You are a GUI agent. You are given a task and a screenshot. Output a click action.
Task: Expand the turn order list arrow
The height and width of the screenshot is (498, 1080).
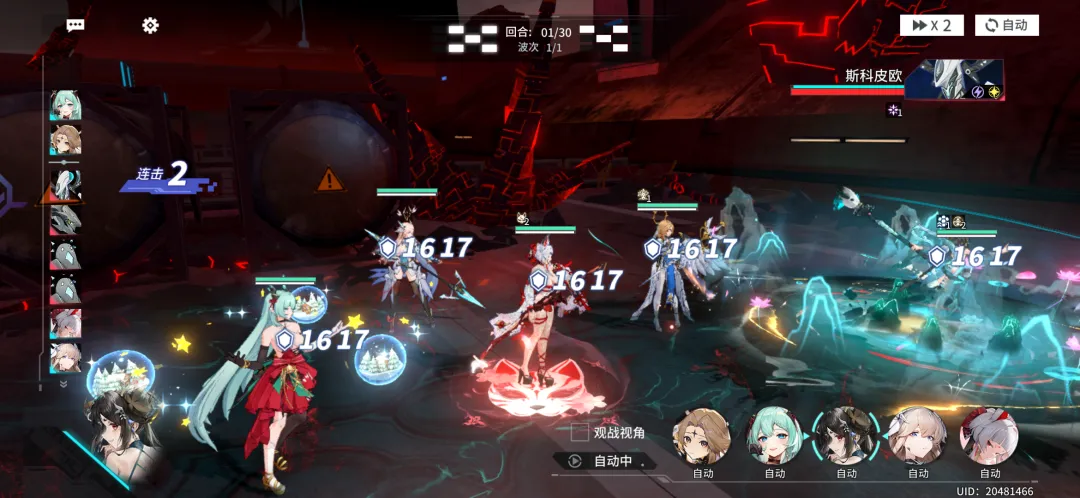tap(65, 384)
